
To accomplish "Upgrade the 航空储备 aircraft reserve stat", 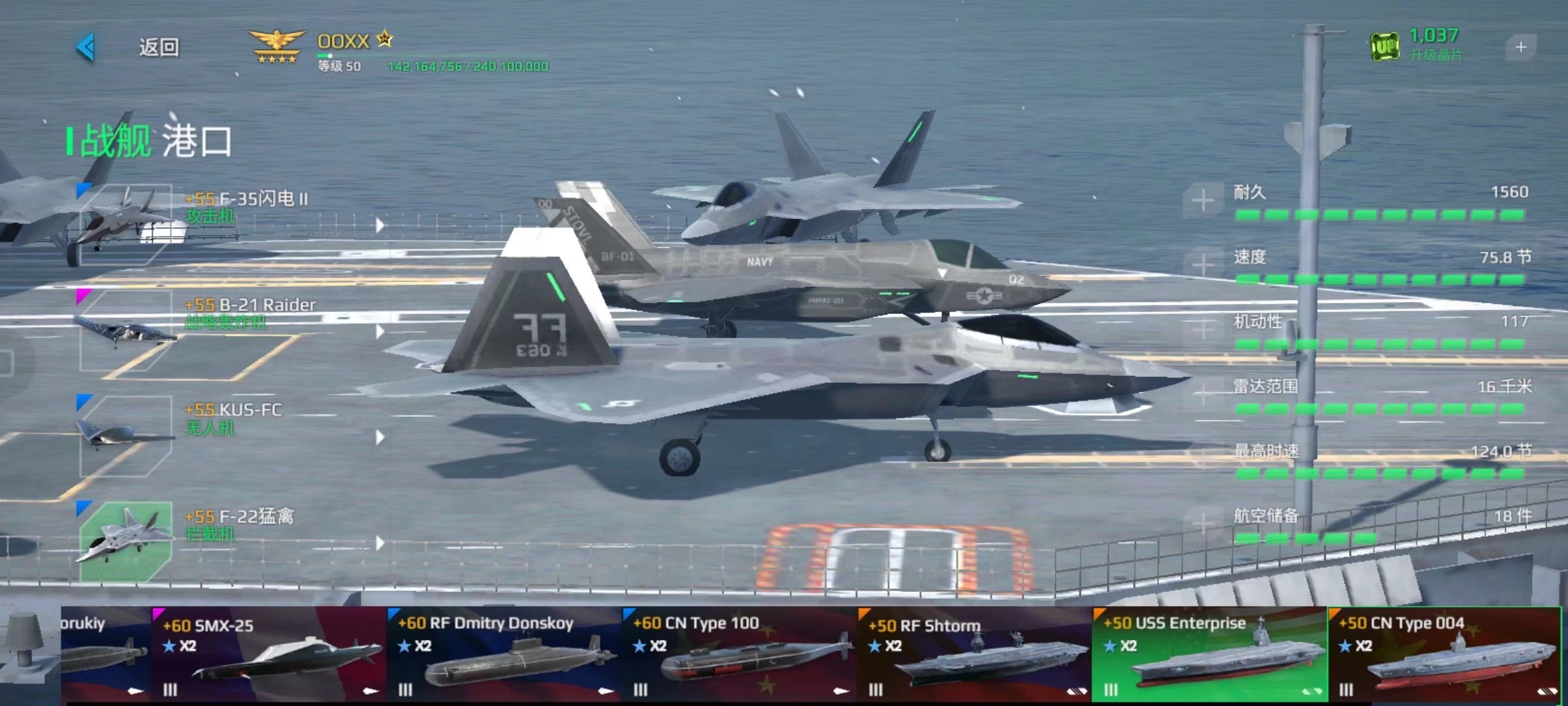I will [x=1203, y=524].
